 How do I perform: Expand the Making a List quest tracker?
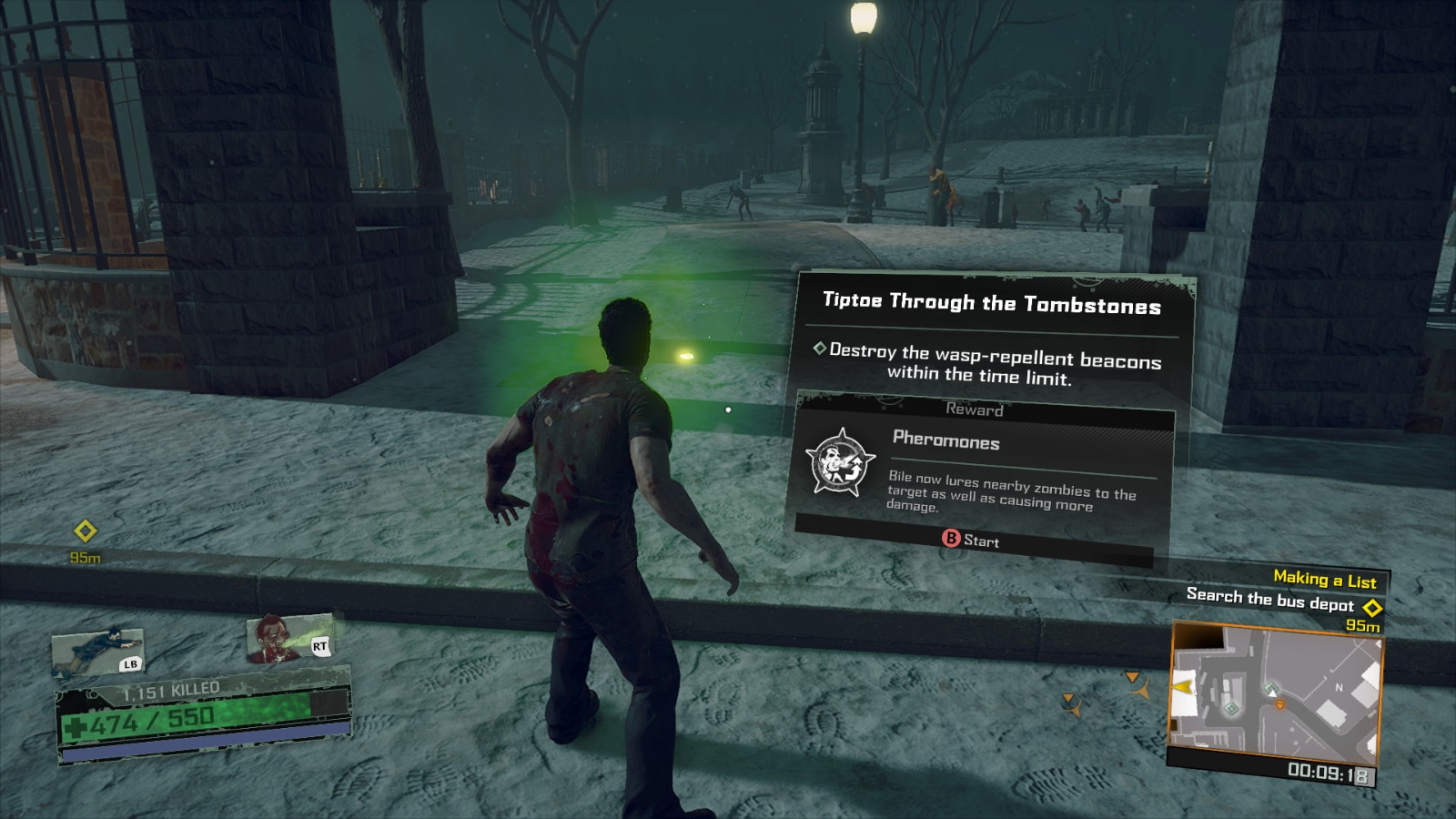pyautogui.click(x=1326, y=578)
